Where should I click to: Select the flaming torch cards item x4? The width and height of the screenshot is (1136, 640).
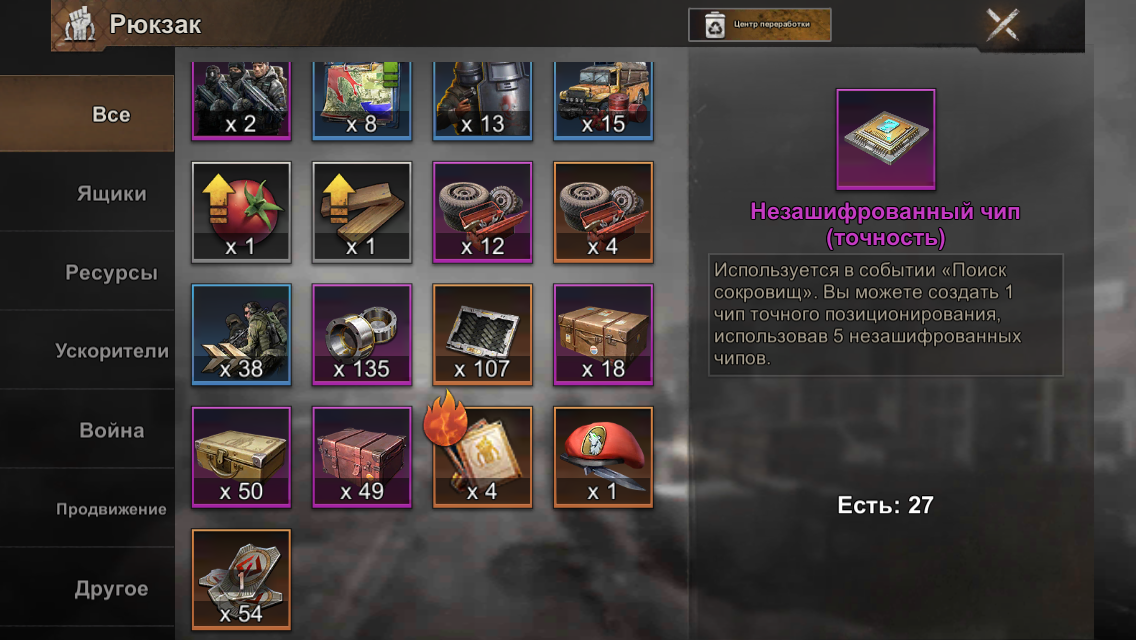pos(482,457)
